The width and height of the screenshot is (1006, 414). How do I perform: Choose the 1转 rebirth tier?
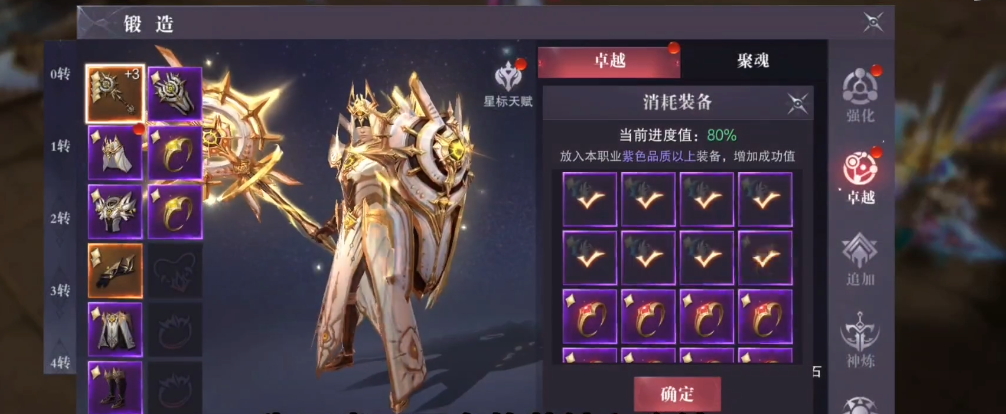(x=61, y=146)
